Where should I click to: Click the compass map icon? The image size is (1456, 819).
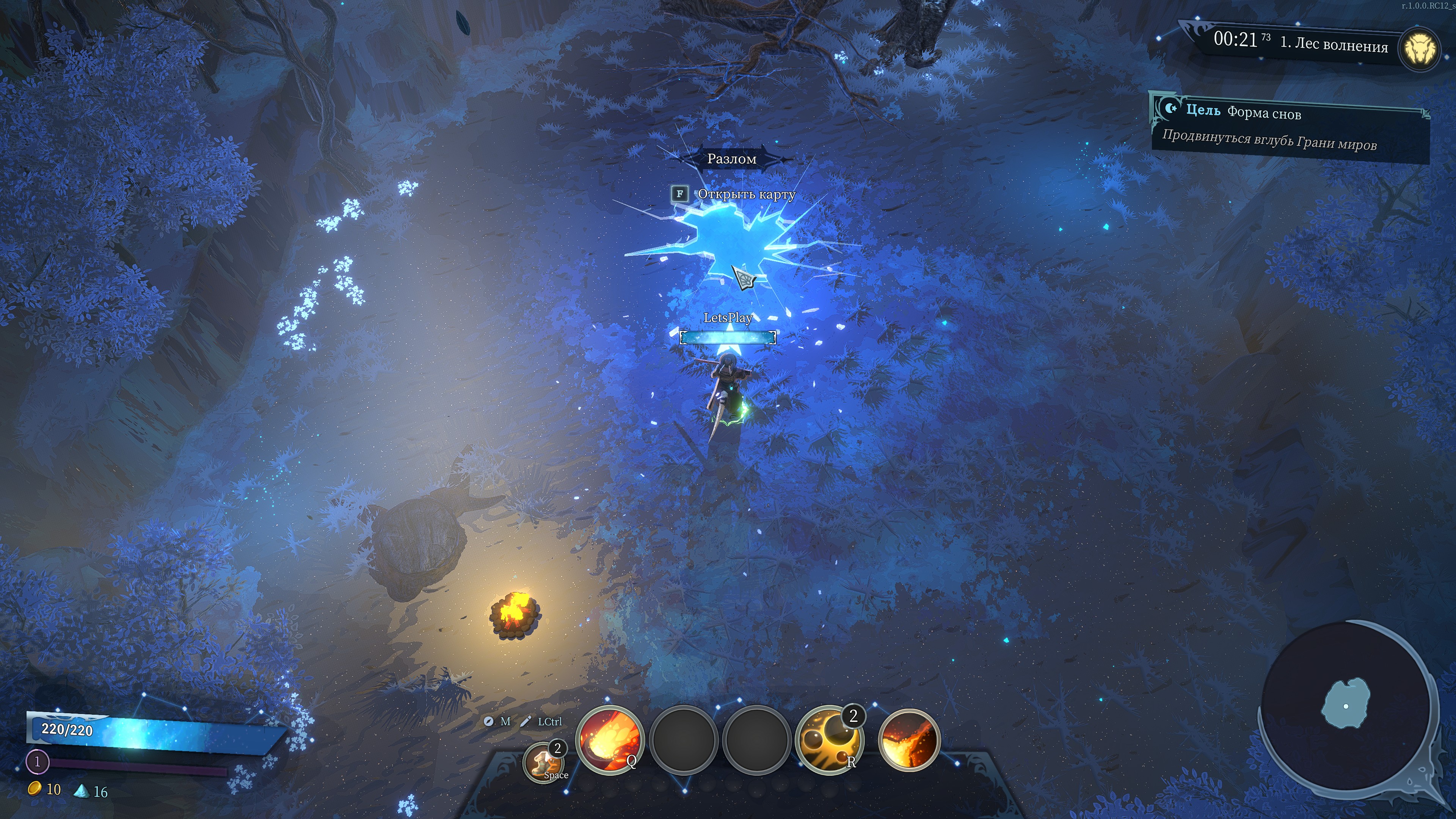pyautogui.click(x=488, y=721)
